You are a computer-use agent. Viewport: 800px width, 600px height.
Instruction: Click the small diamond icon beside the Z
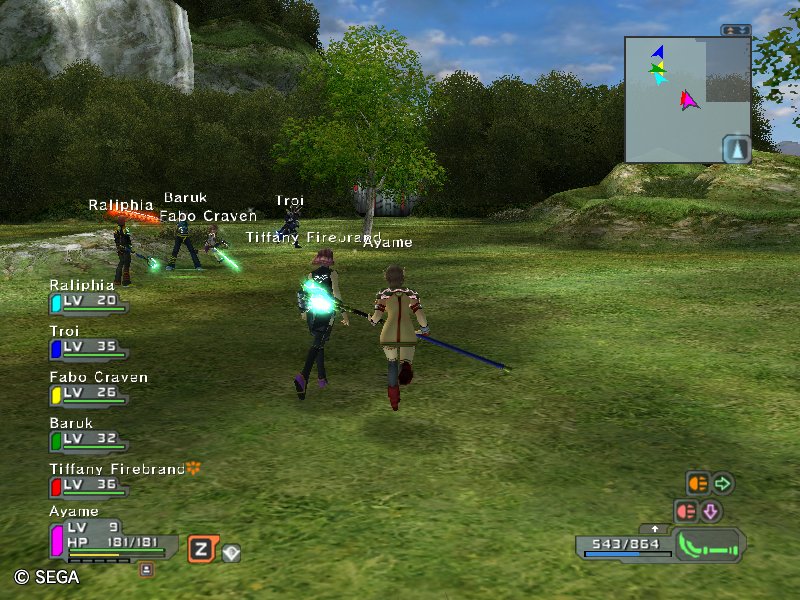coord(231,551)
